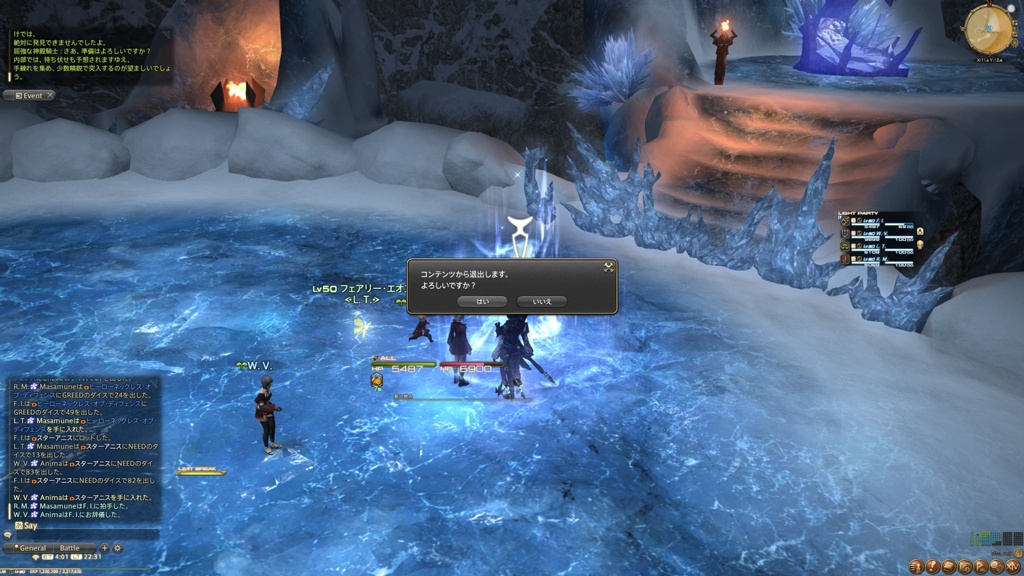Open the minimap in the corner

click(989, 29)
